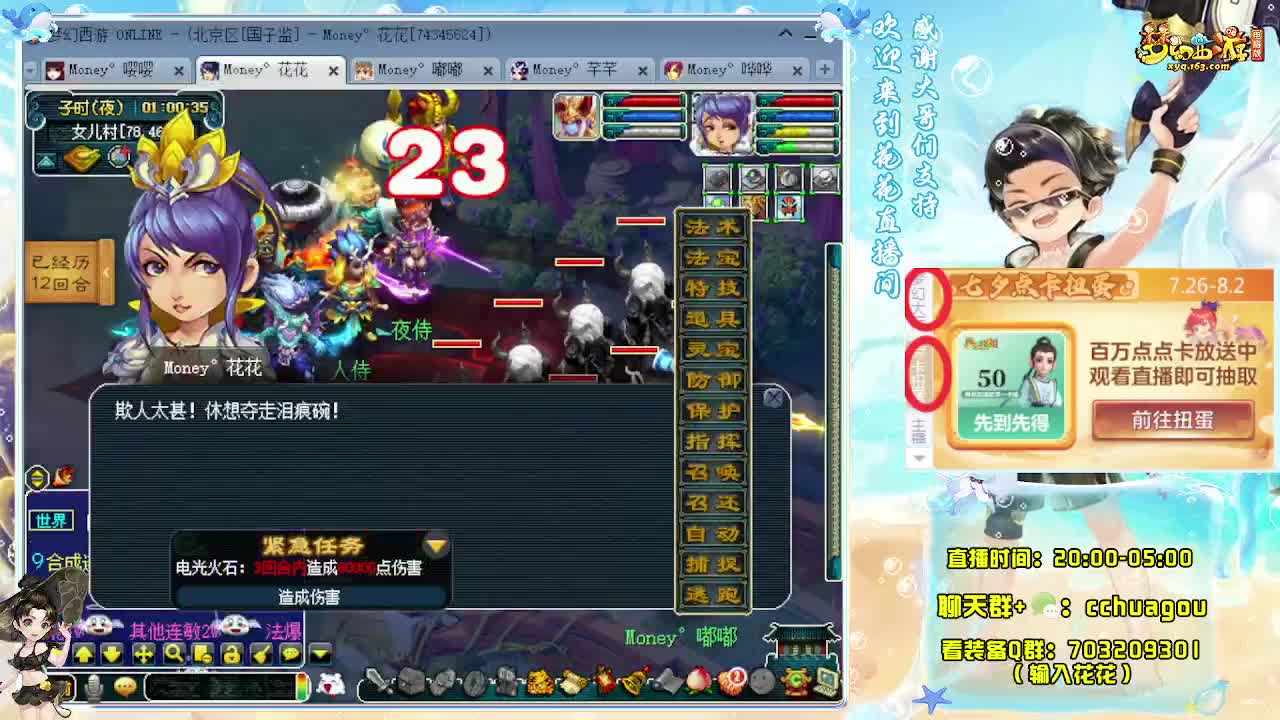Viewport: 1280px width, 720px height.
Task: Open emoticons with the yellow smiley icon
Action: click(x=125, y=686)
